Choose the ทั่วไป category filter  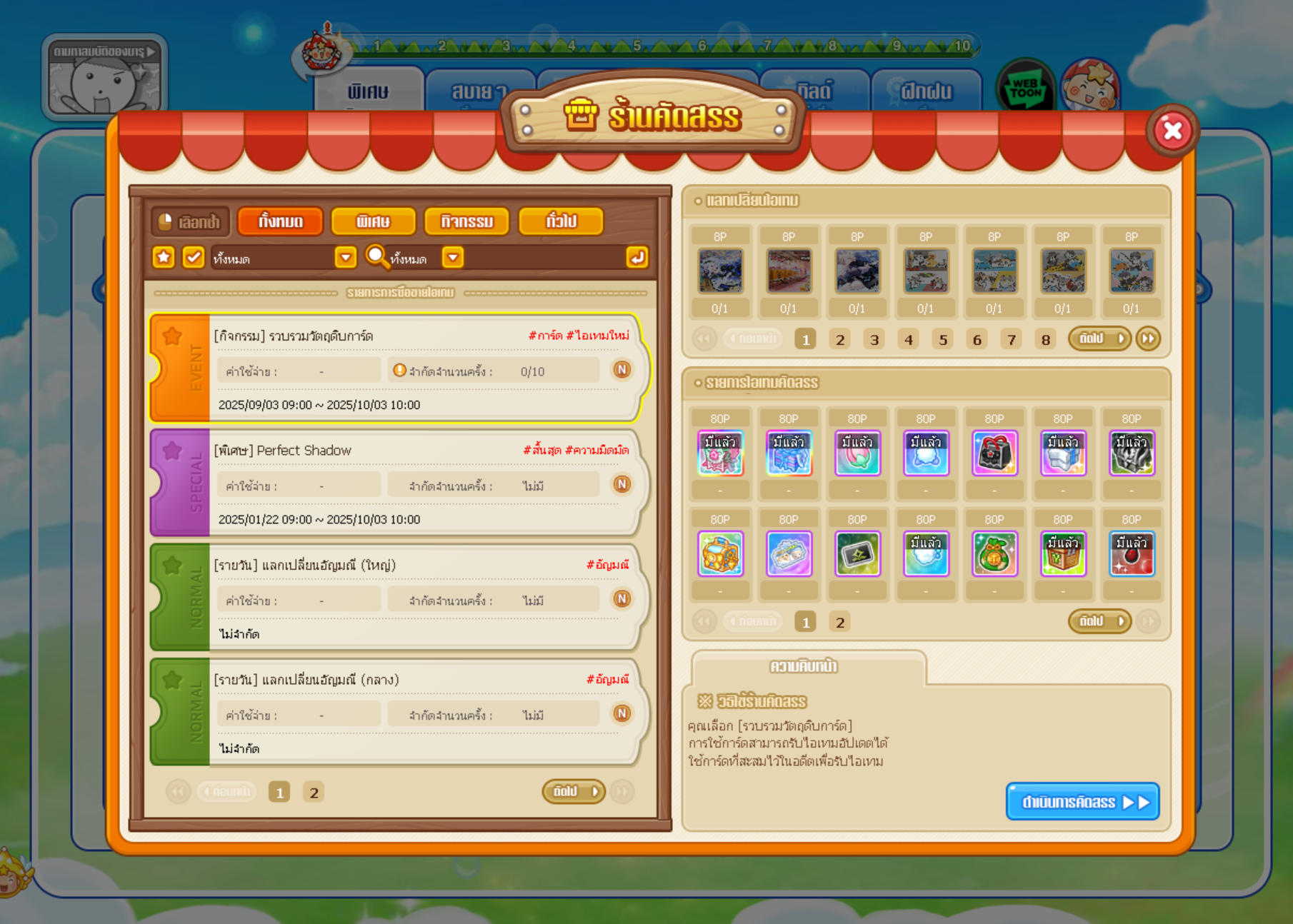(x=561, y=221)
